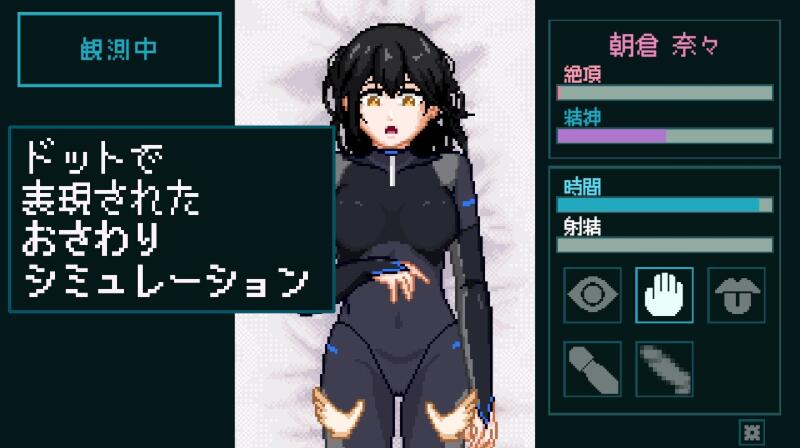The width and height of the screenshot is (800, 448).
Task: Activate the tongue icon action
Action: coord(736,296)
